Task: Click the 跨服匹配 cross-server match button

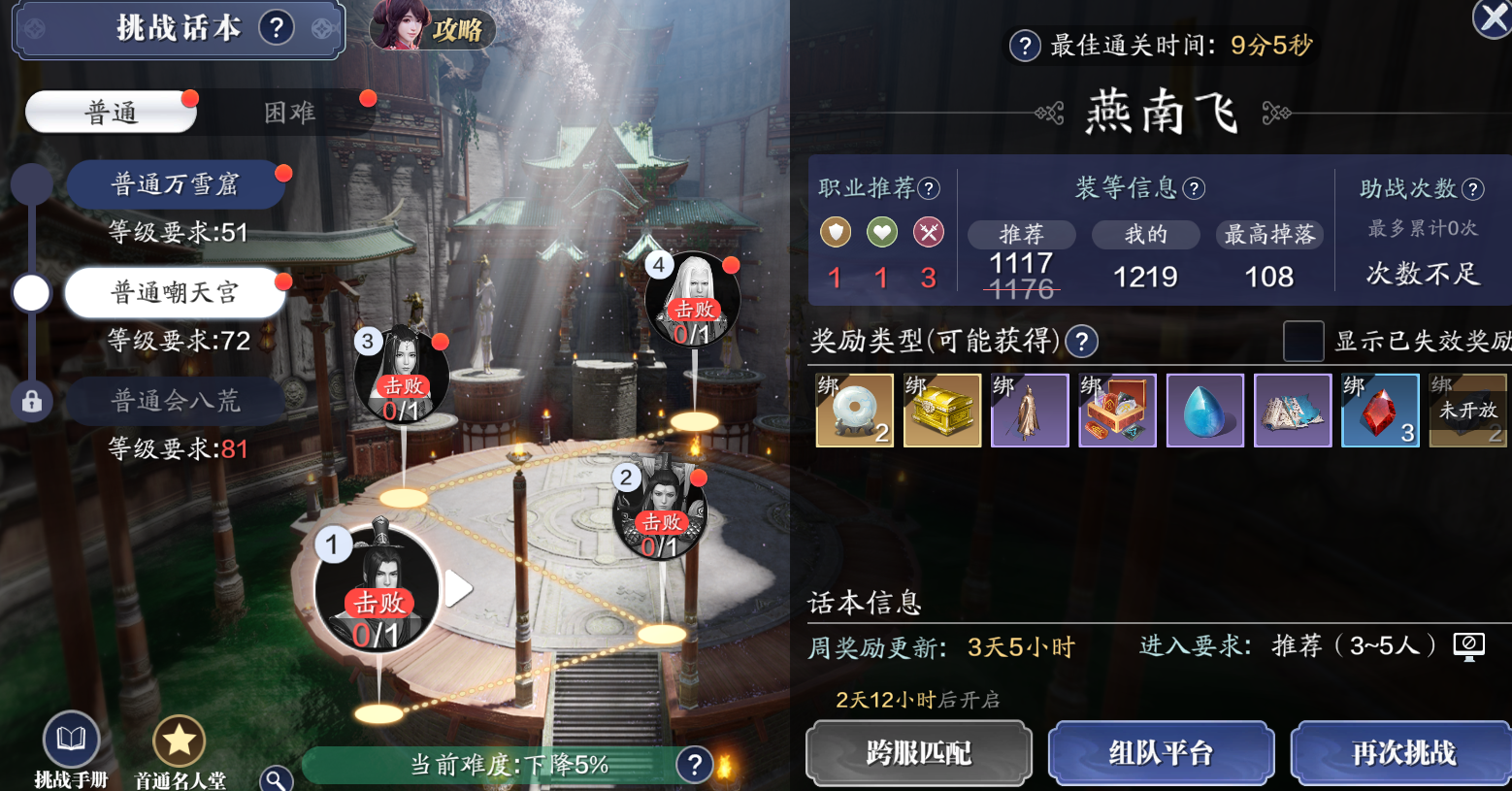Action: click(918, 753)
